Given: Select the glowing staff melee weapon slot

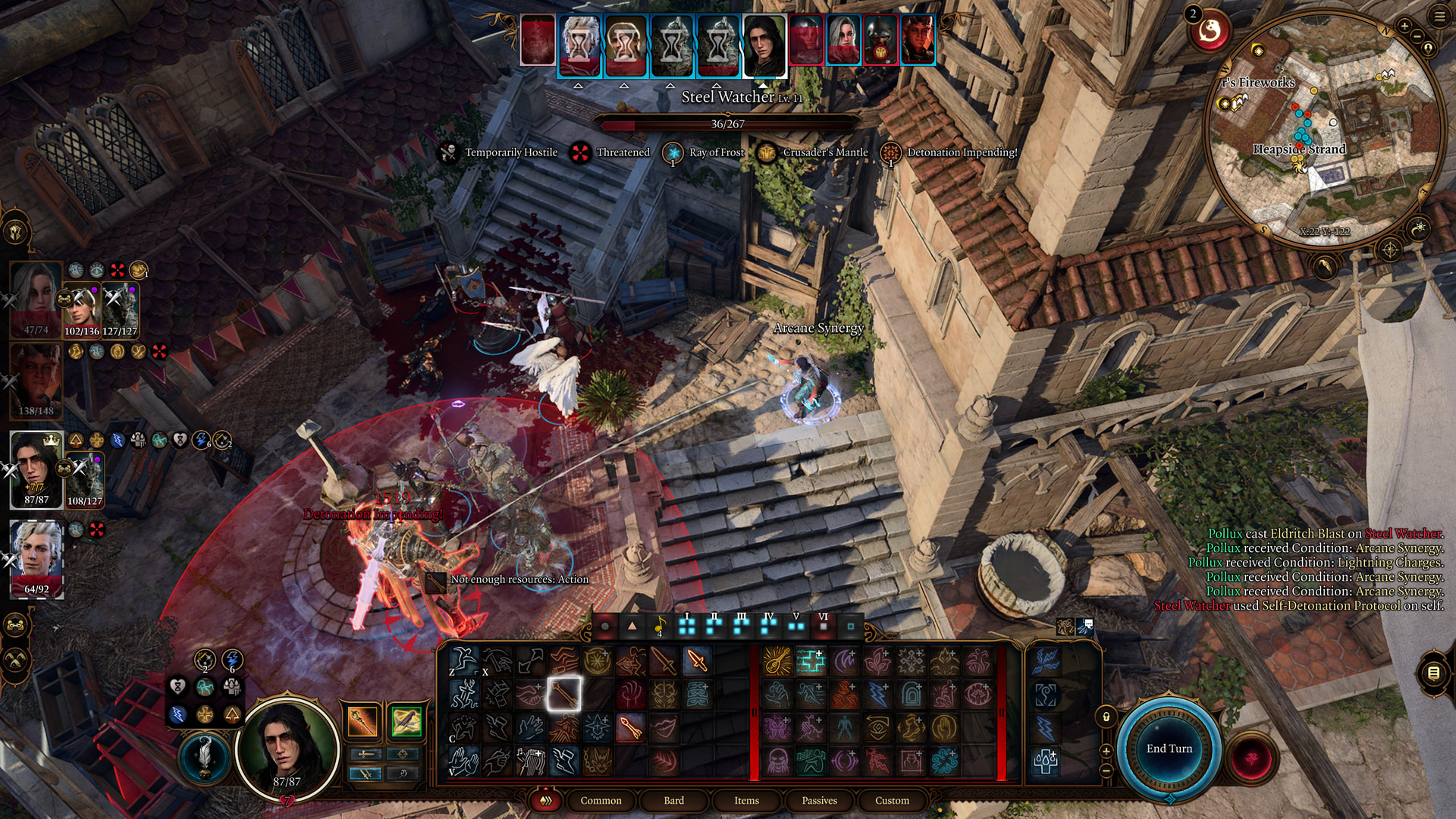Looking at the screenshot, I should [362, 721].
